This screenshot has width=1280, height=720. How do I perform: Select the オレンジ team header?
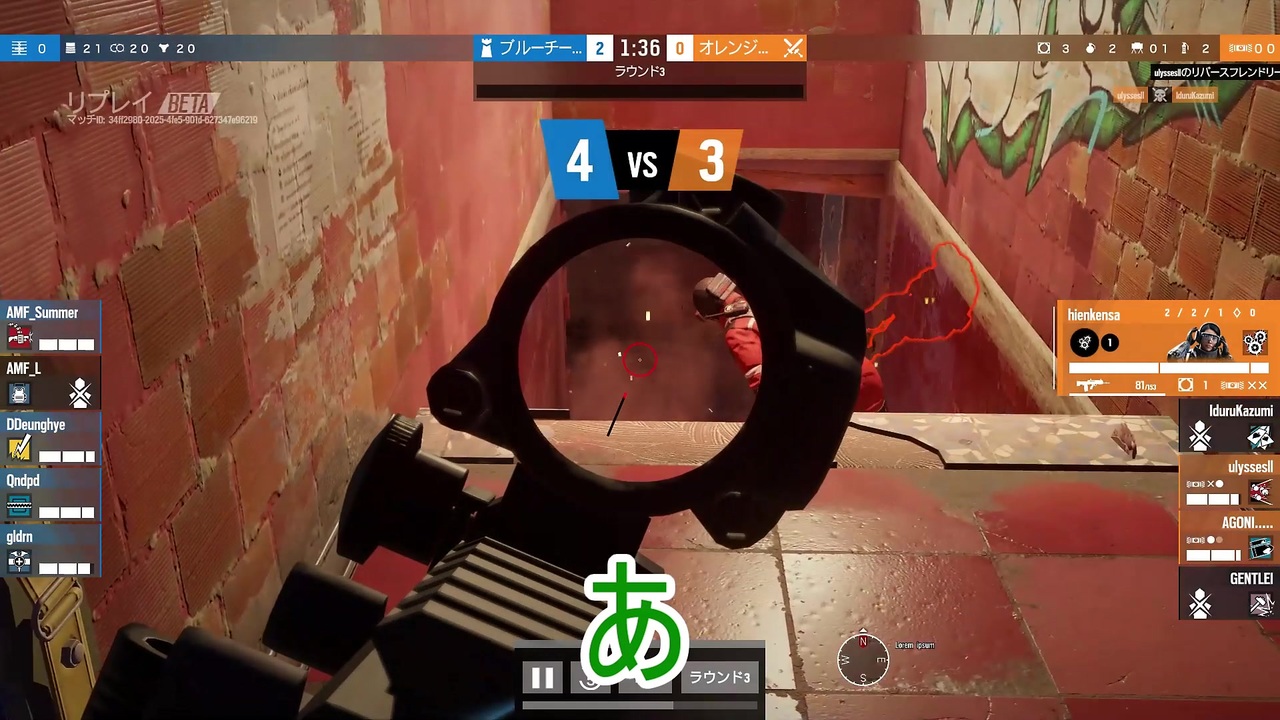(x=735, y=47)
